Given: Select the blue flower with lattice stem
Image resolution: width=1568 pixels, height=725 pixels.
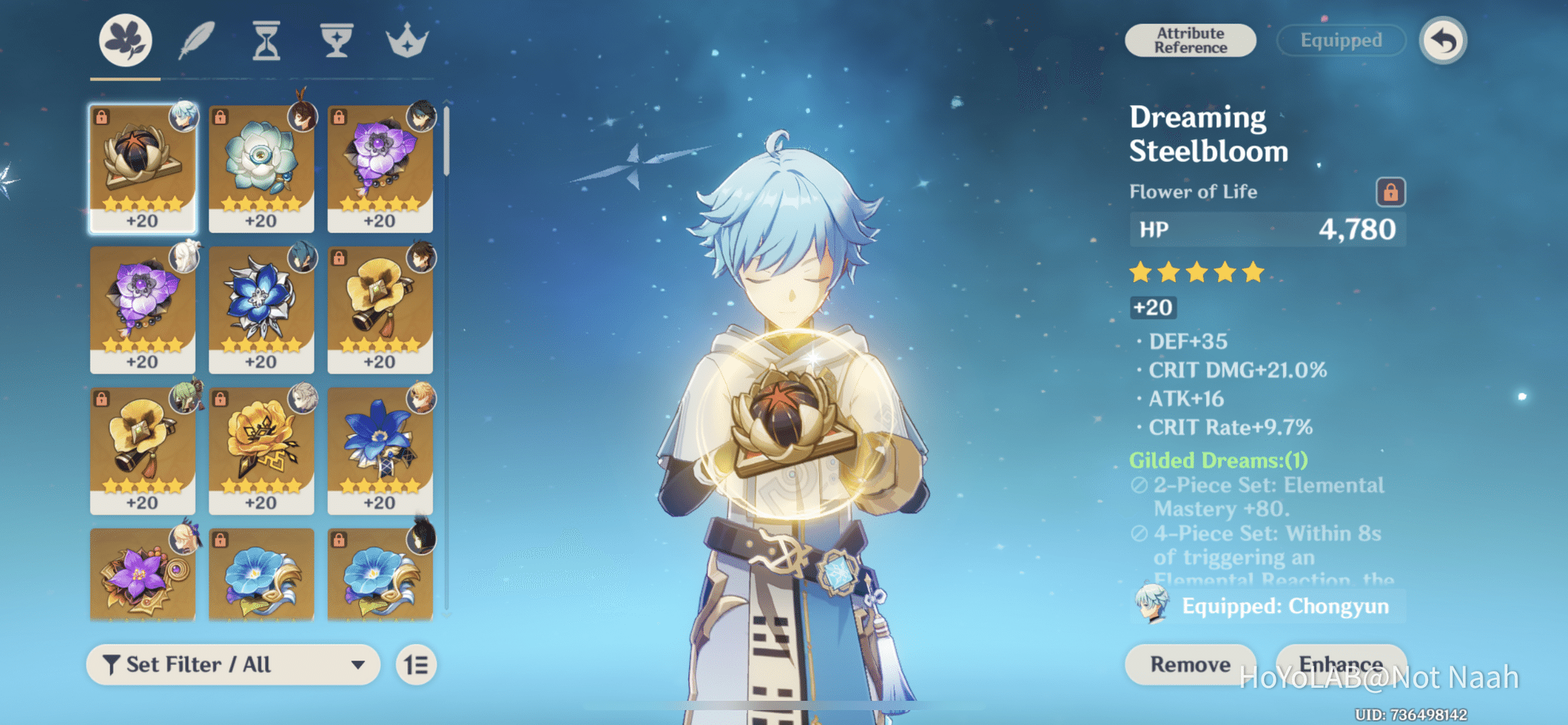Looking at the screenshot, I should coord(380,449).
